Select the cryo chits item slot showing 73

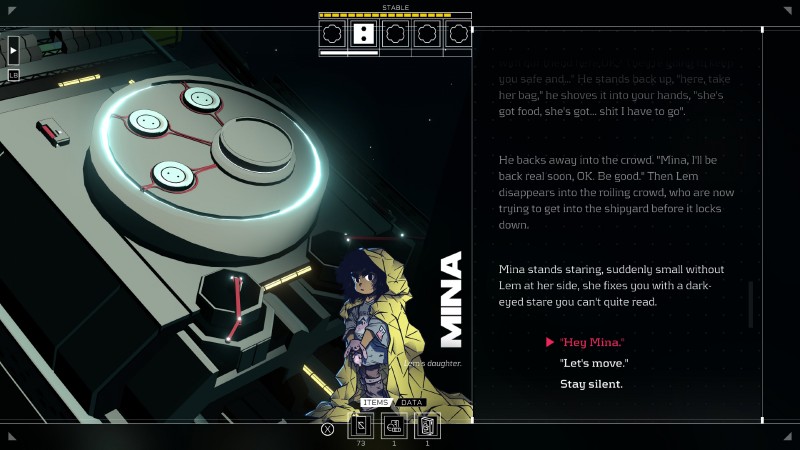pyautogui.click(x=361, y=427)
